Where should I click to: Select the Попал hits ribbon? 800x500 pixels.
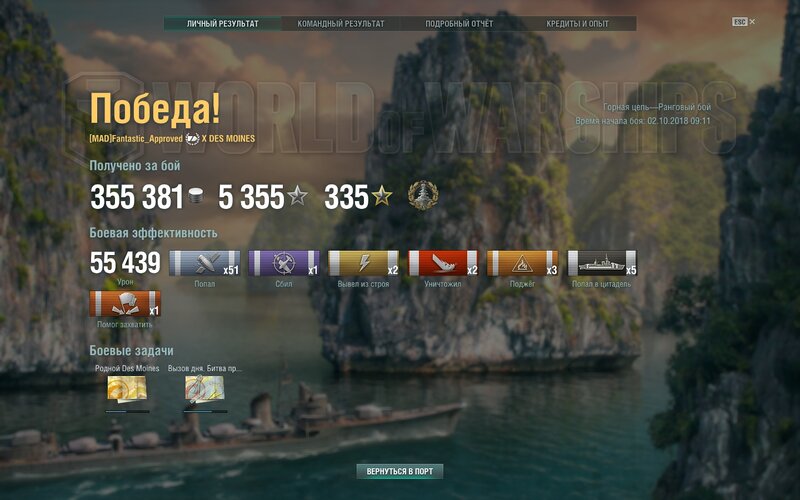pyautogui.click(x=204, y=263)
